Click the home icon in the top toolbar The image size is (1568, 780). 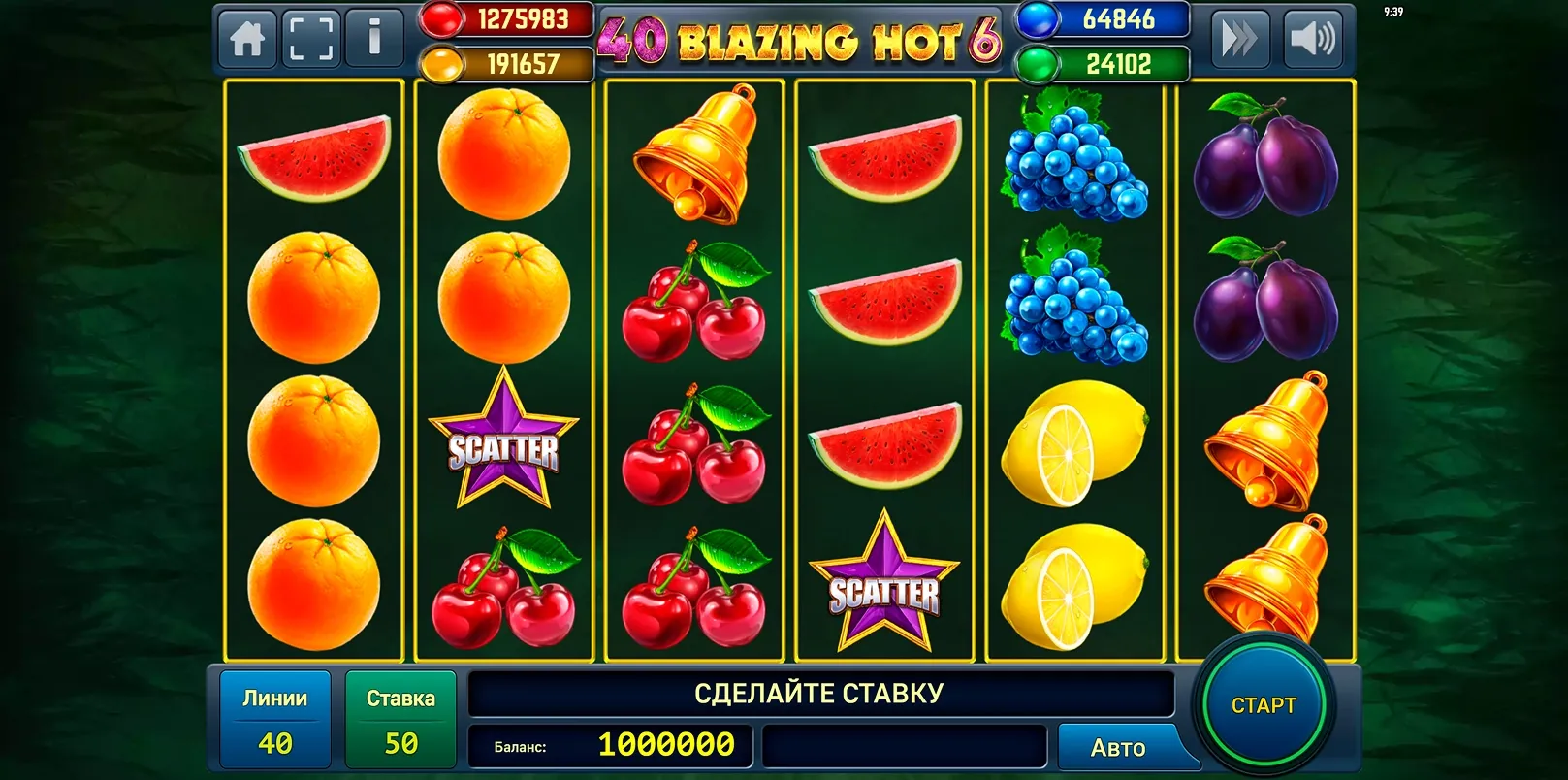point(248,40)
